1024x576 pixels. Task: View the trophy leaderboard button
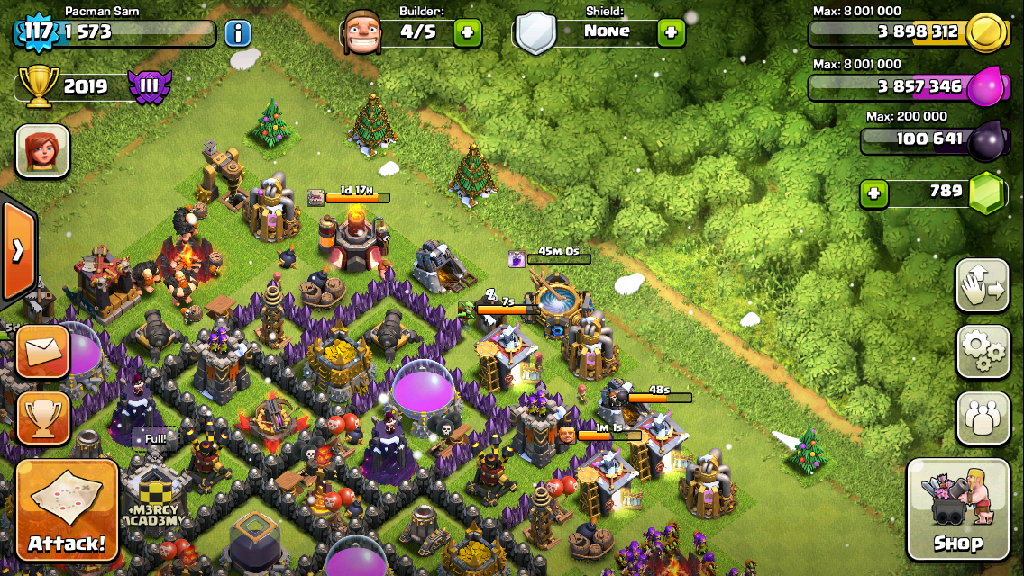point(43,417)
